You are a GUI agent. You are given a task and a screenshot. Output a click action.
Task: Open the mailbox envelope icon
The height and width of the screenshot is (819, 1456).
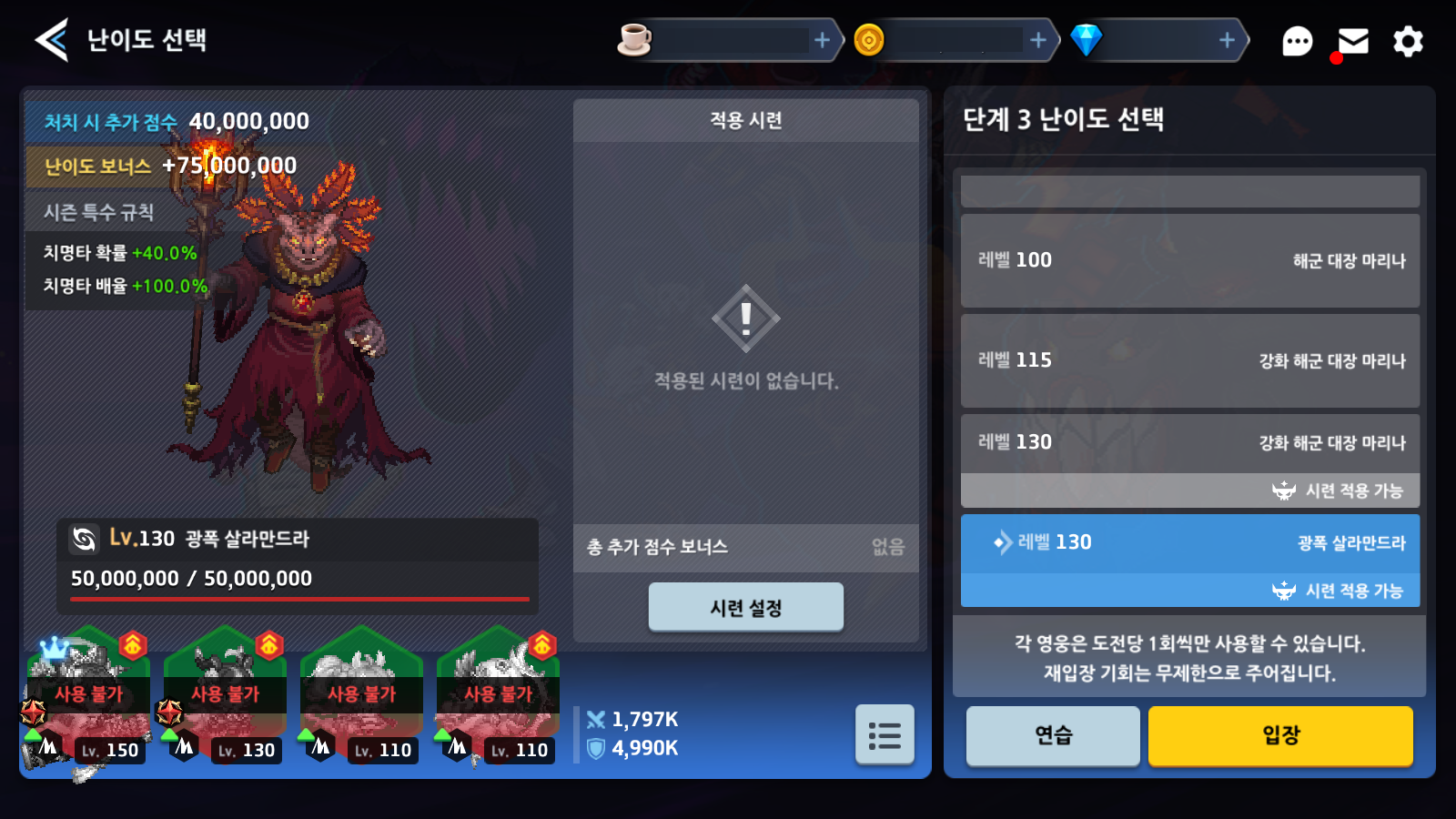(x=1353, y=41)
